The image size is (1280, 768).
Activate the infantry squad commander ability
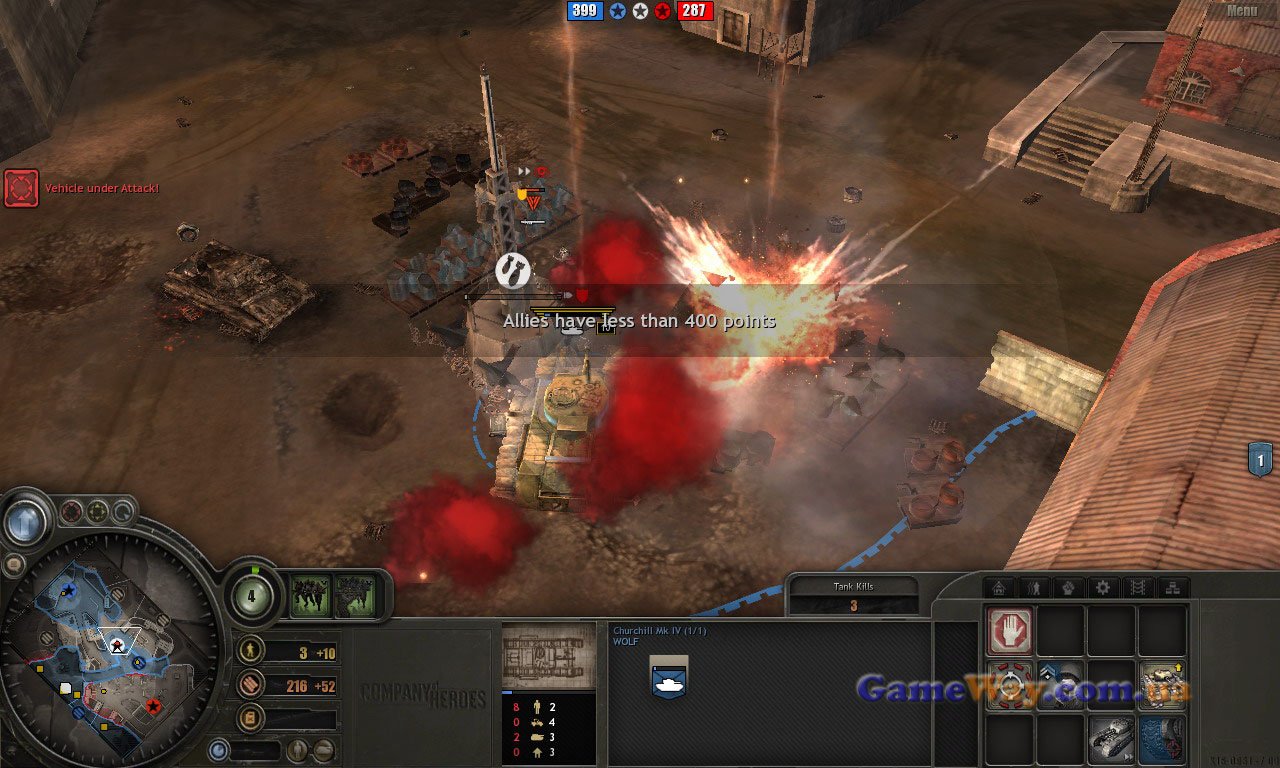click(x=310, y=596)
